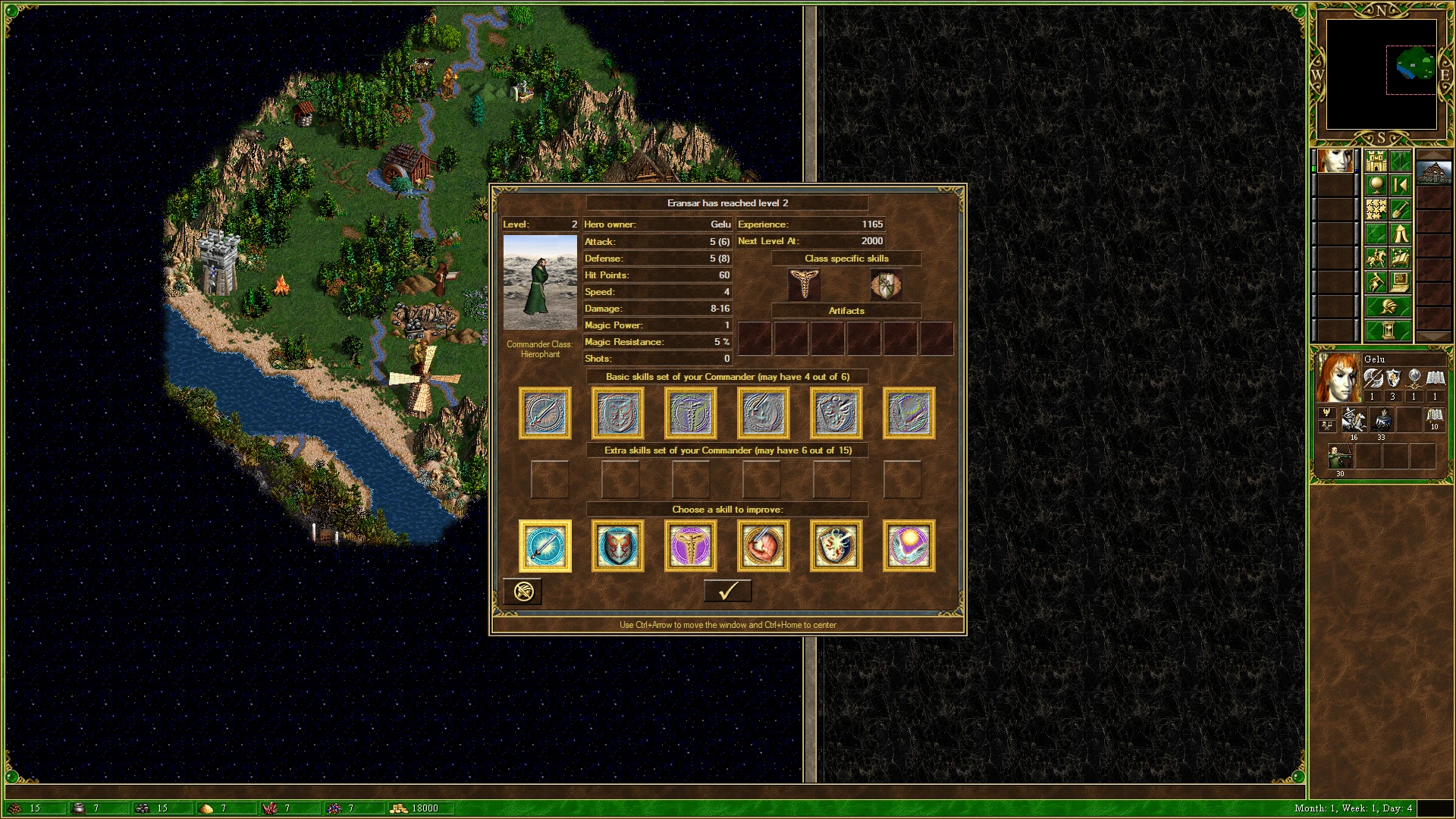Confirm level up with checkmark button
1456x819 pixels.
pyautogui.click(x=727, y=591)
